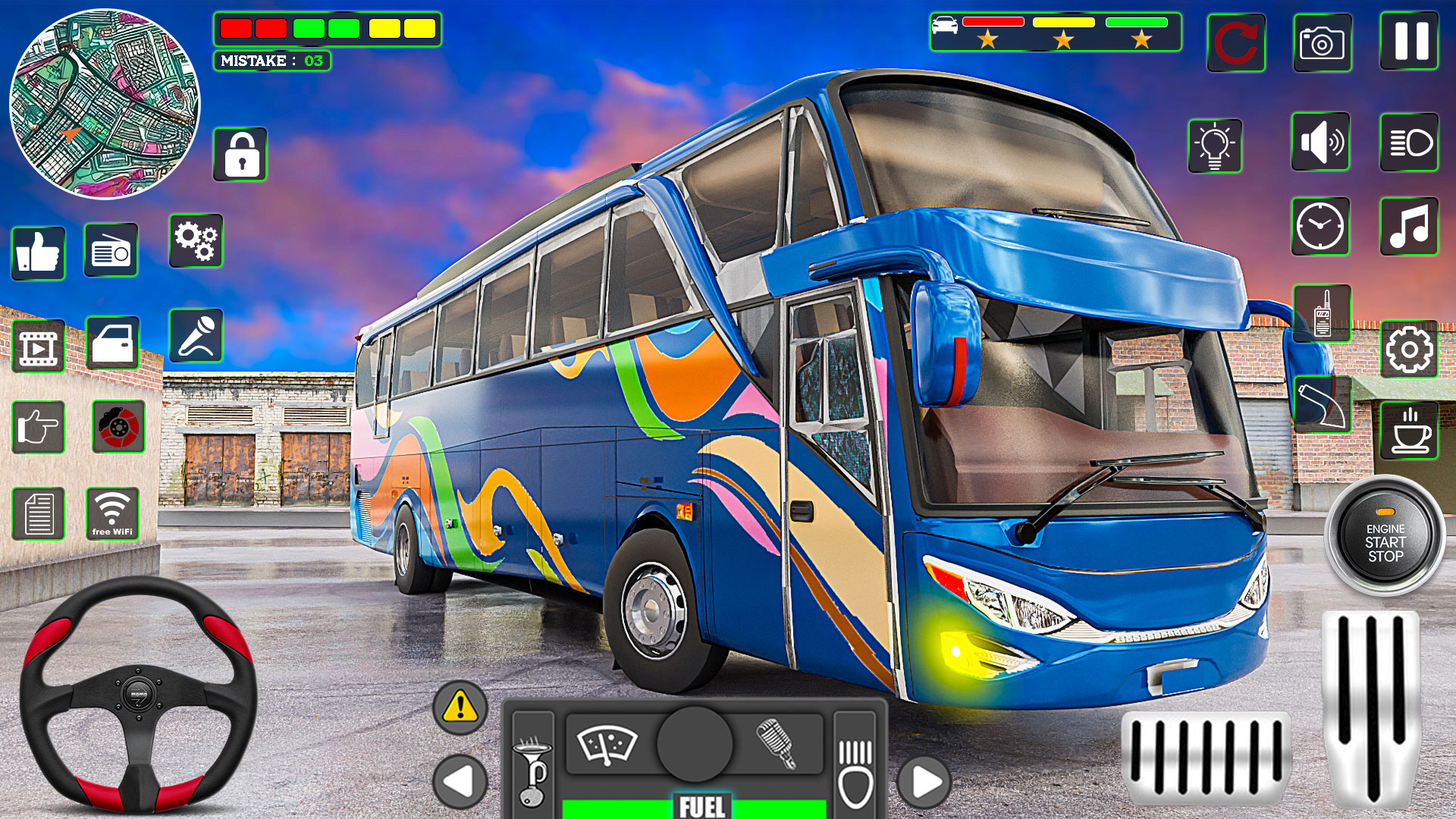Open the in-game camera screenshot icon
The height and width of the screenshot is (819, 1456).
pos(1322,43)
